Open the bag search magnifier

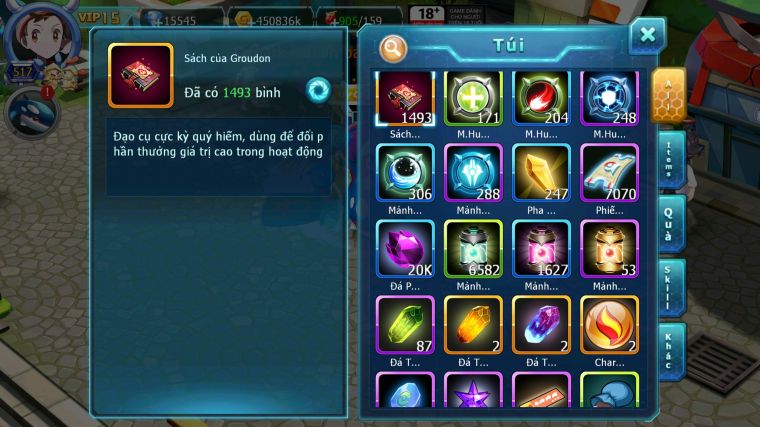point(394,47)
